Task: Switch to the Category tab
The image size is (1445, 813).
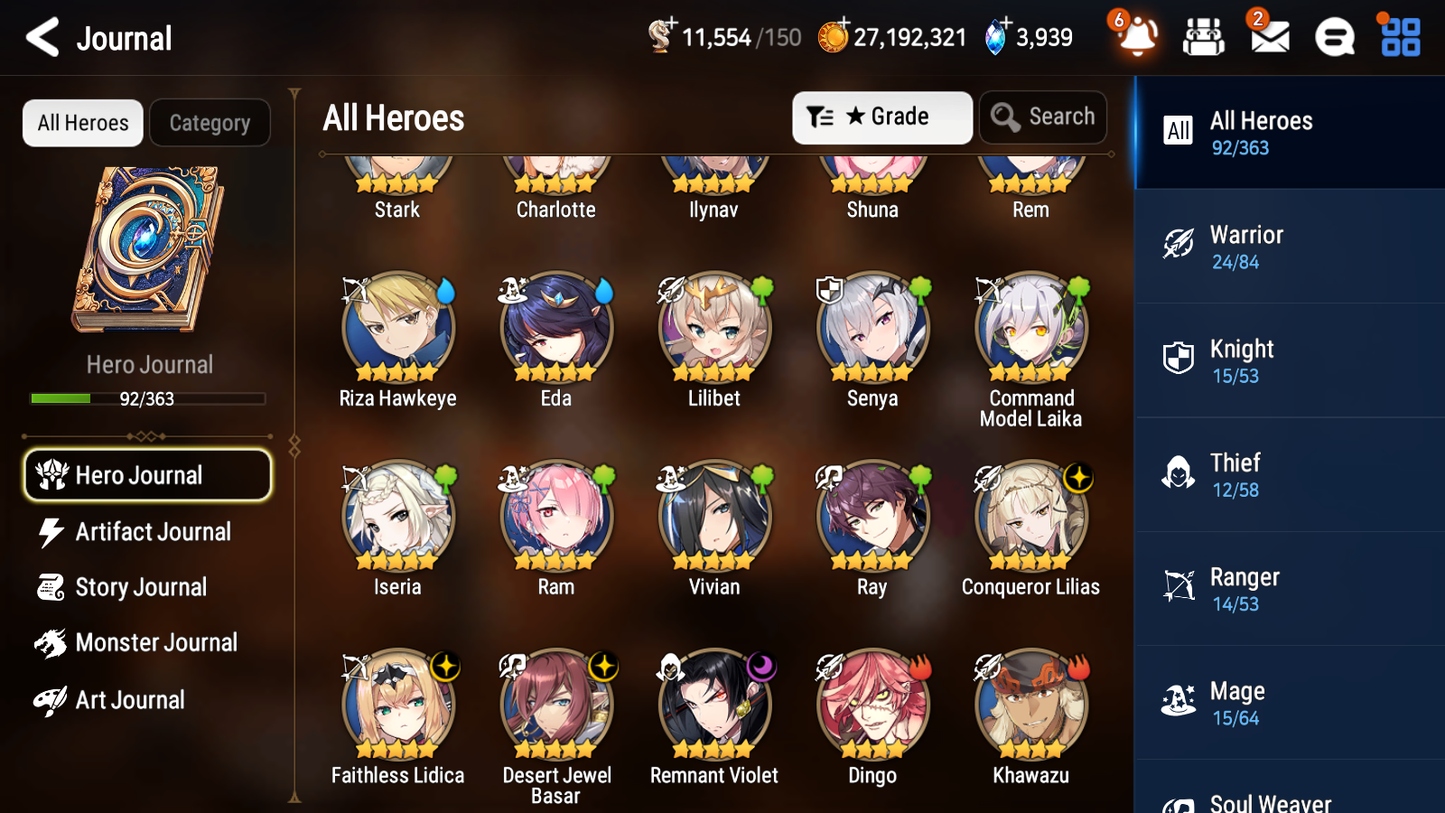Action: (210, 122)
